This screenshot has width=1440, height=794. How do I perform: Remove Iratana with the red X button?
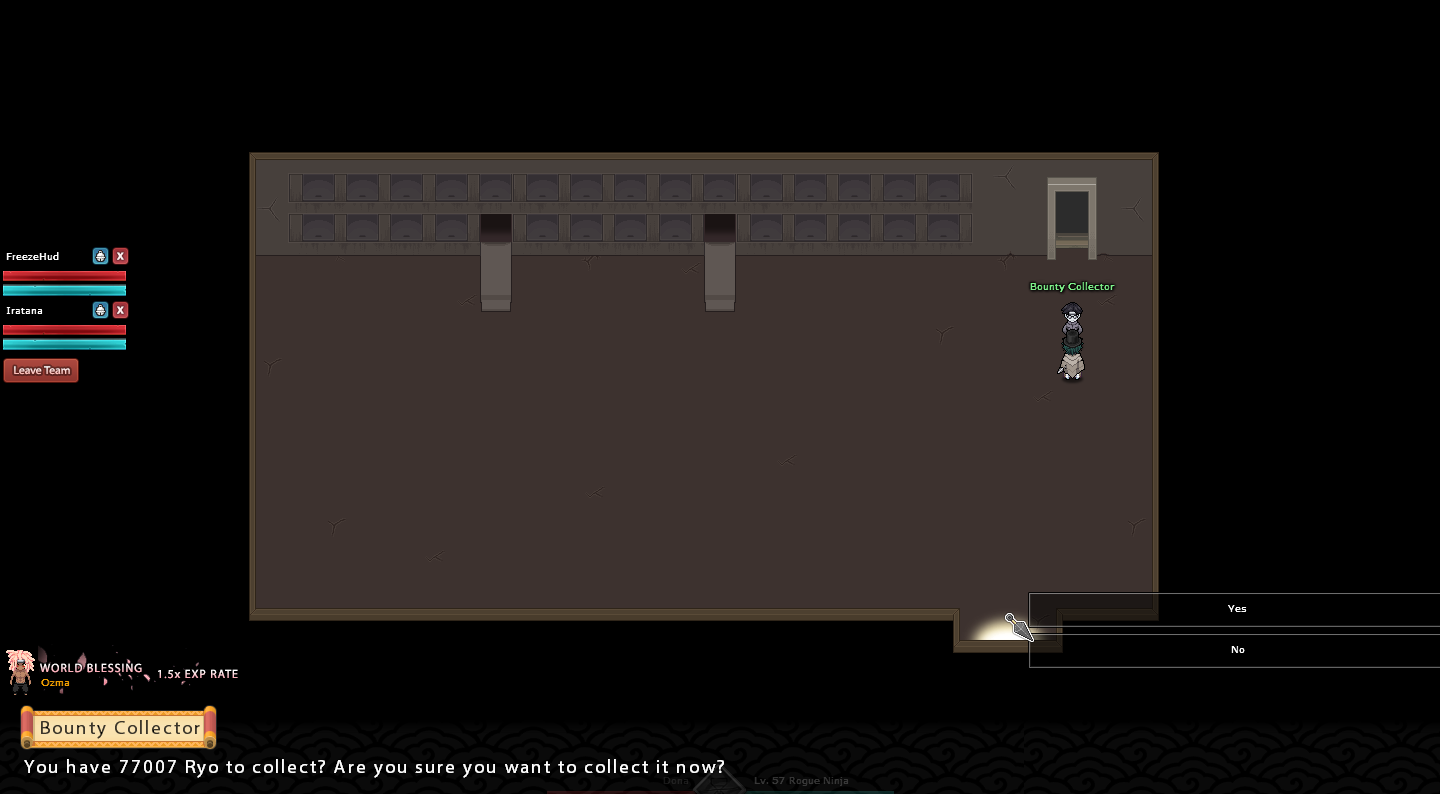[x=120, y=310]
